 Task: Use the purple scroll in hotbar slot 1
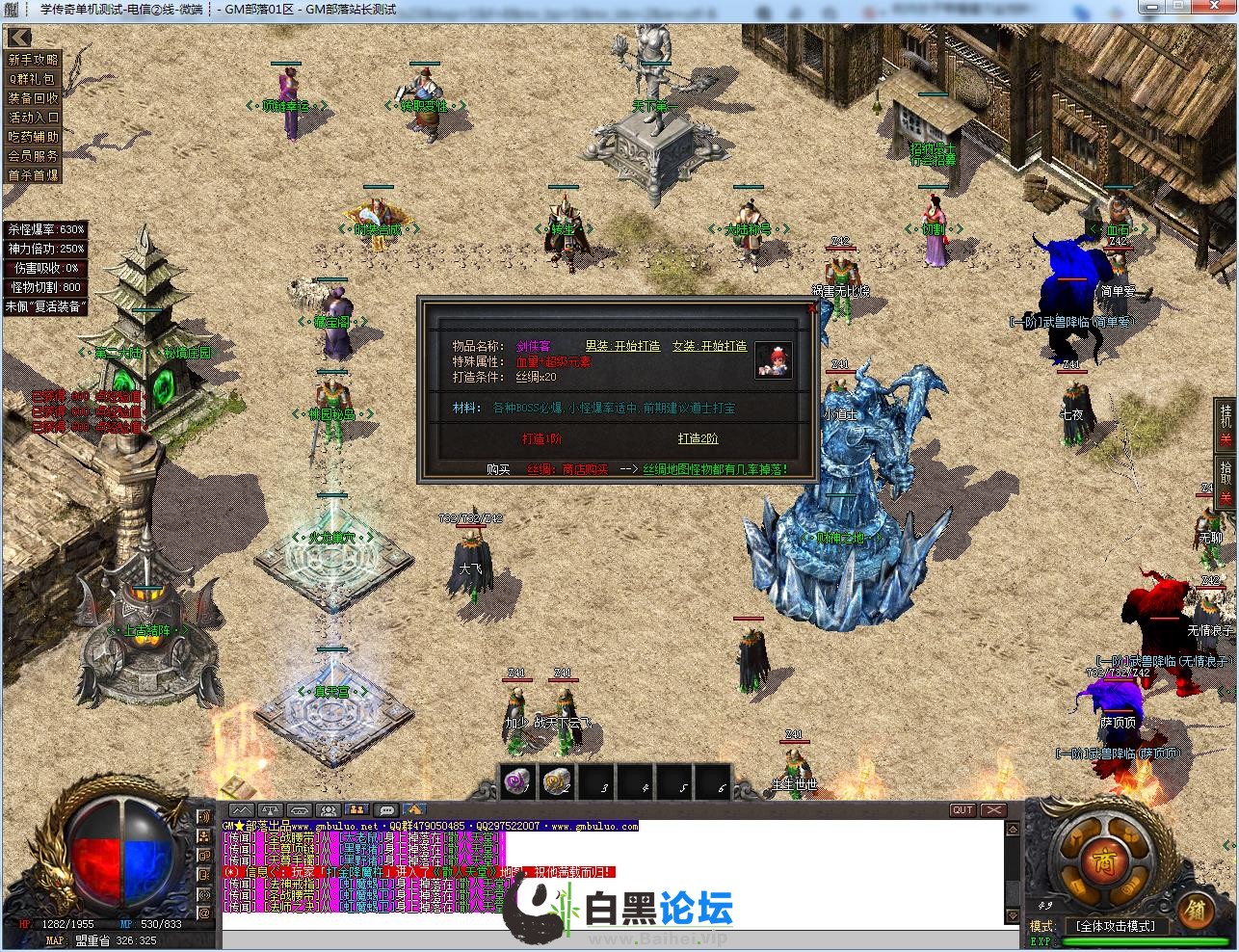click(518, 781)
